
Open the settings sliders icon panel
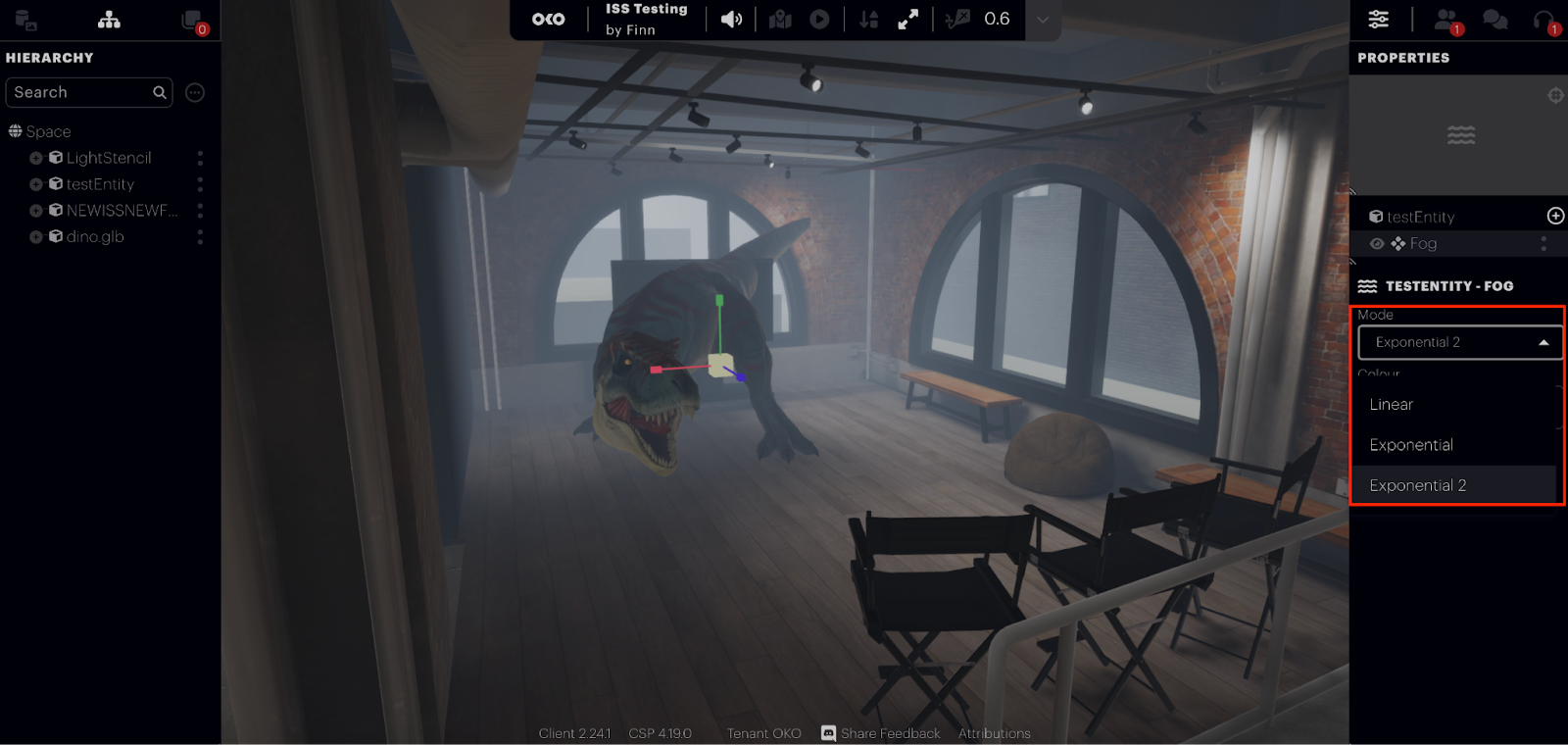[x=1379, y=20]
